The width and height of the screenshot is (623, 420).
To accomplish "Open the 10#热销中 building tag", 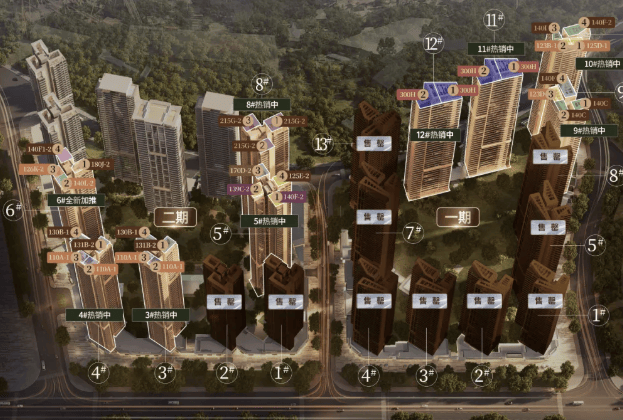I will (x=598, y=64).
